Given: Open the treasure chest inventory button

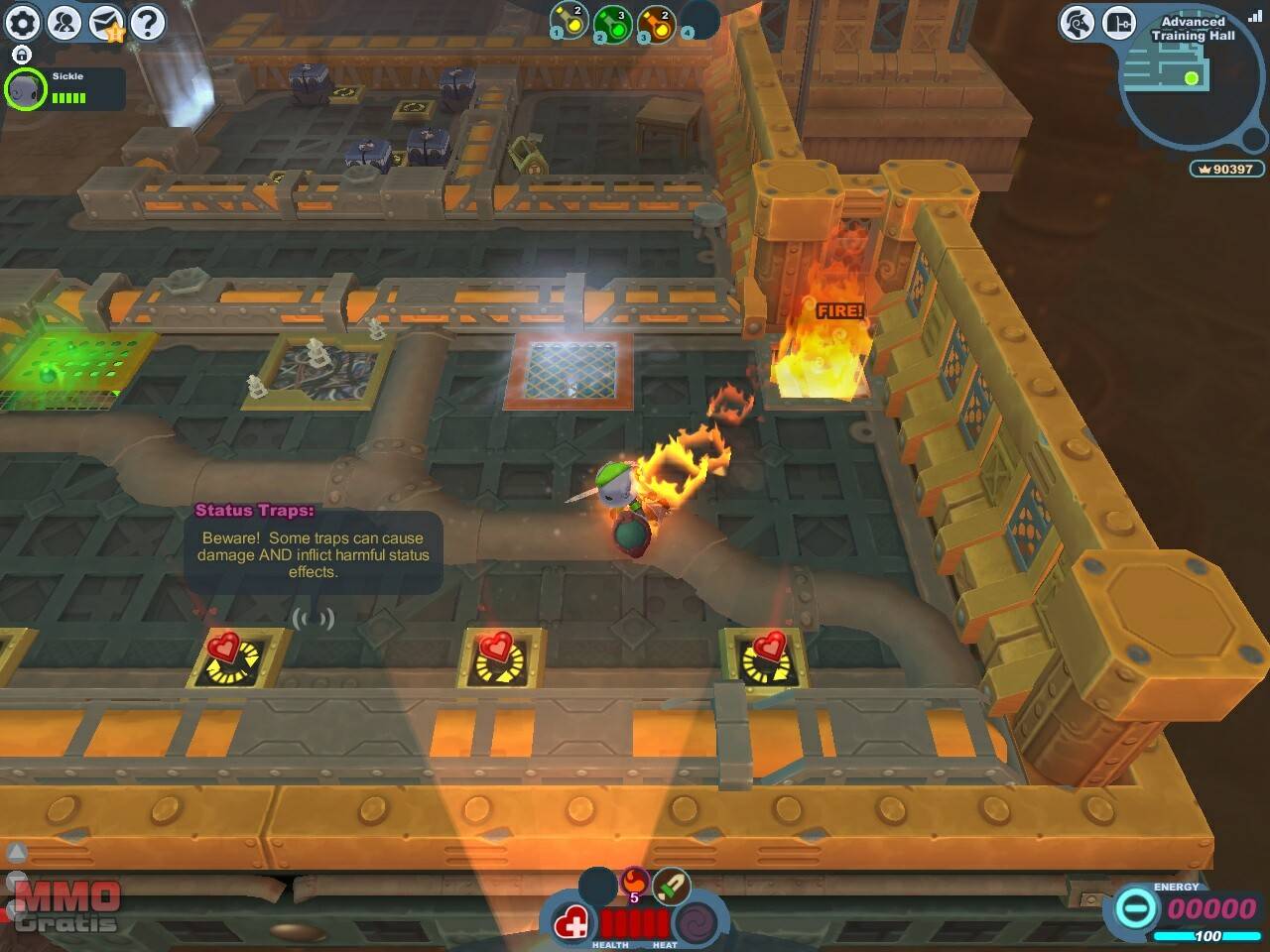Looking at the screenshot, I should tap(1119, 22).
